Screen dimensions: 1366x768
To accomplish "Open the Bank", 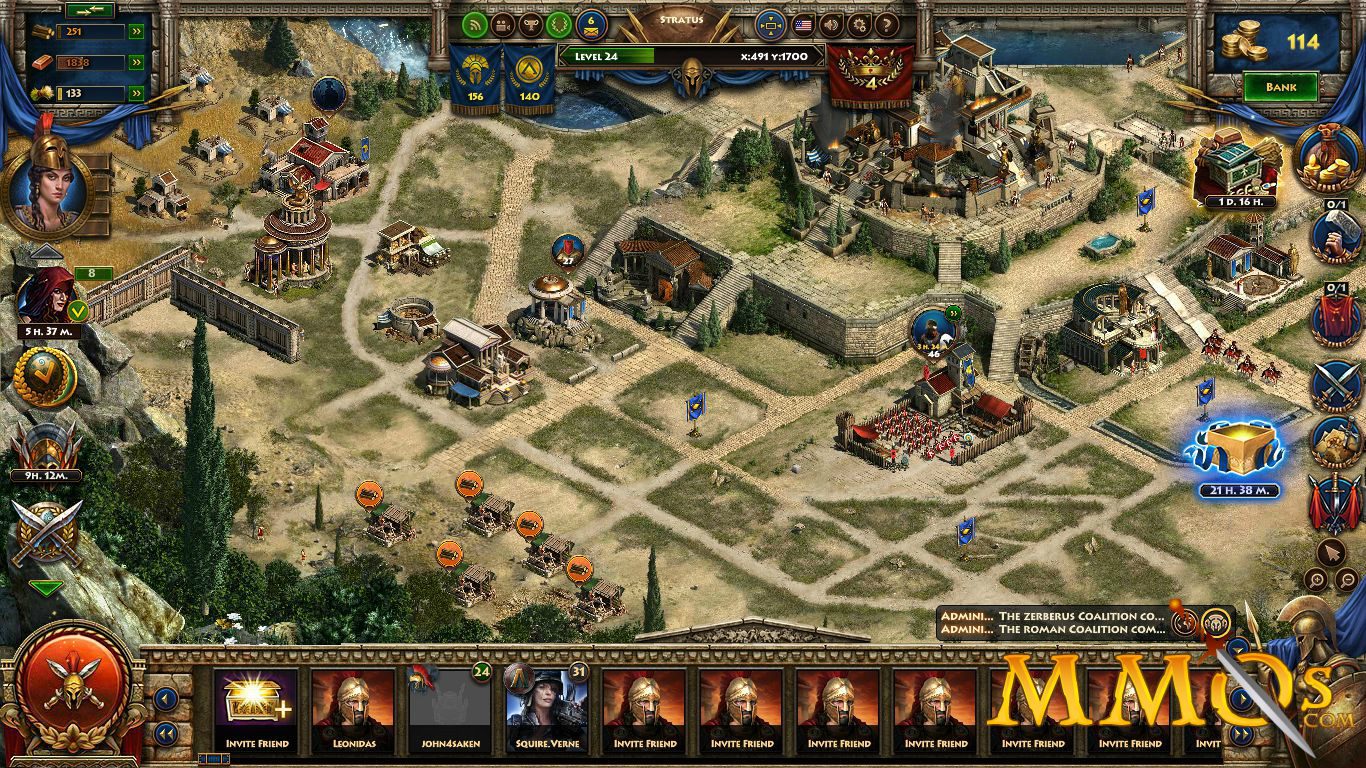I will tap(1283, 87).
